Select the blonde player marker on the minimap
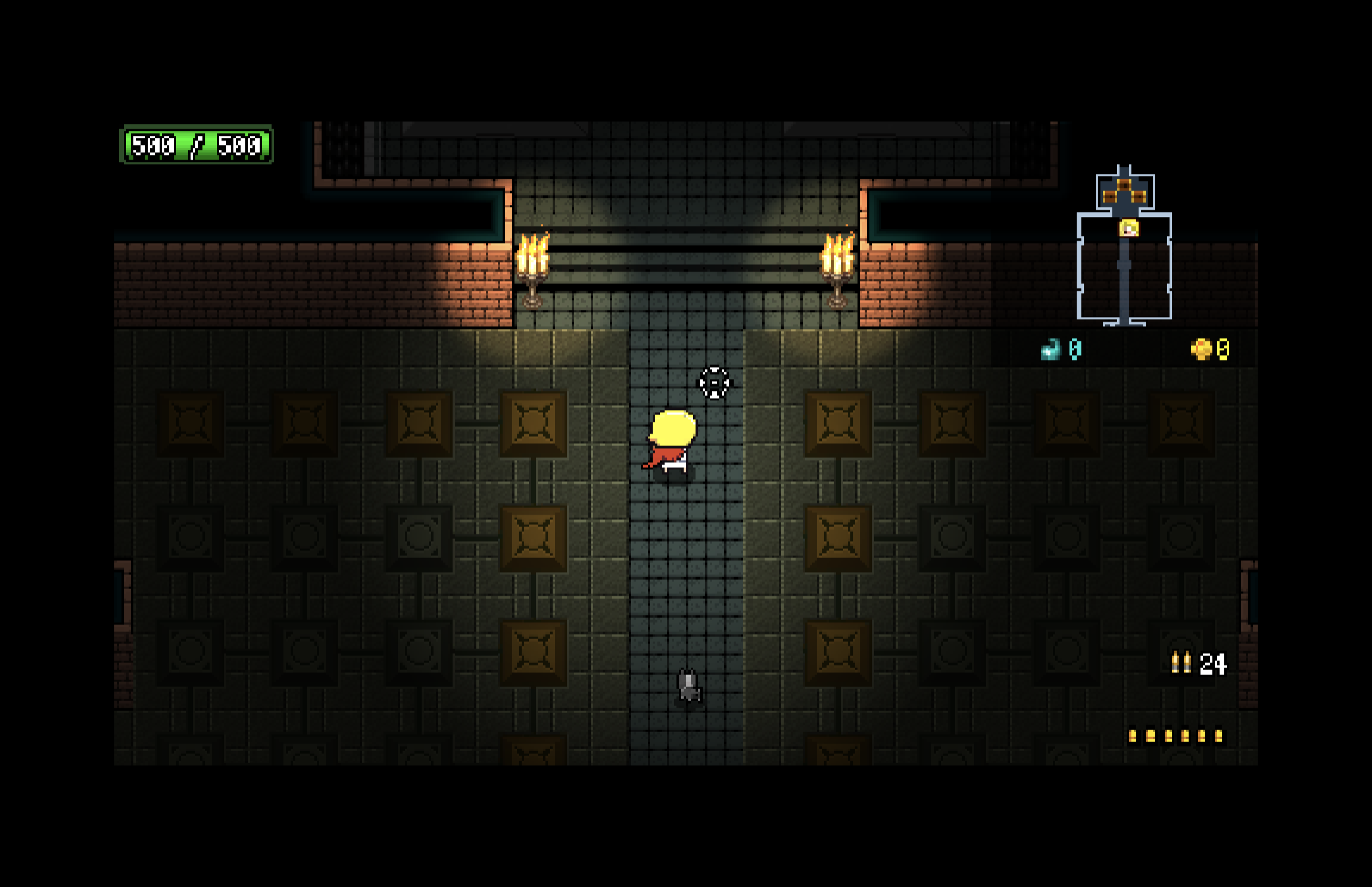 [1129, 228]
